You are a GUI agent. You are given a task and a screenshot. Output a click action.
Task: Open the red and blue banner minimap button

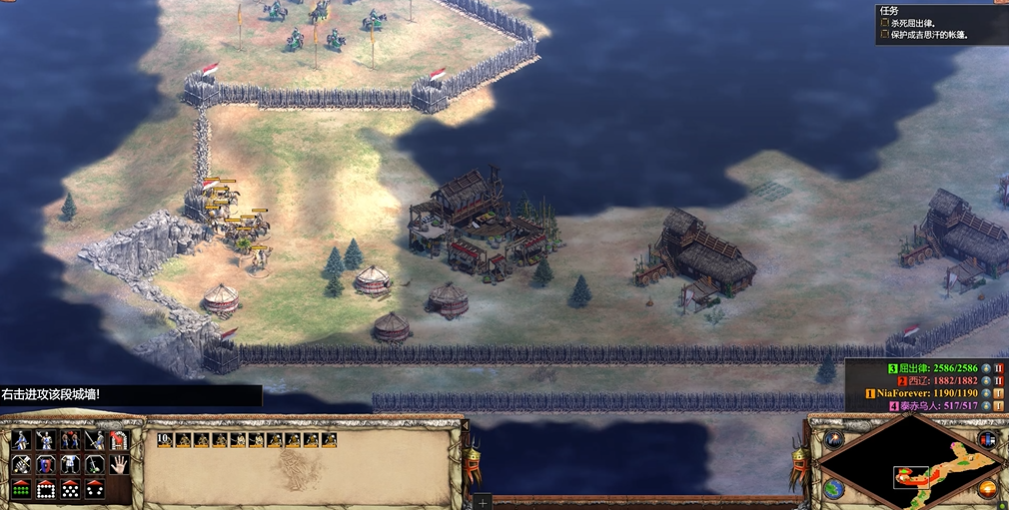click(x=988, y=439)
